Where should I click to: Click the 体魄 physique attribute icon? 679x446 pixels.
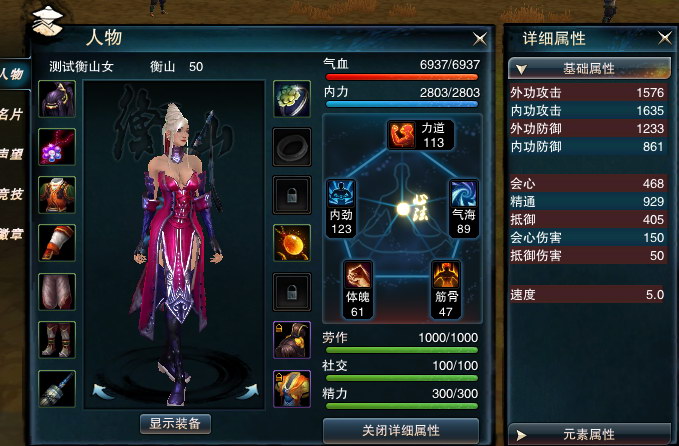(x=360, y=276)
